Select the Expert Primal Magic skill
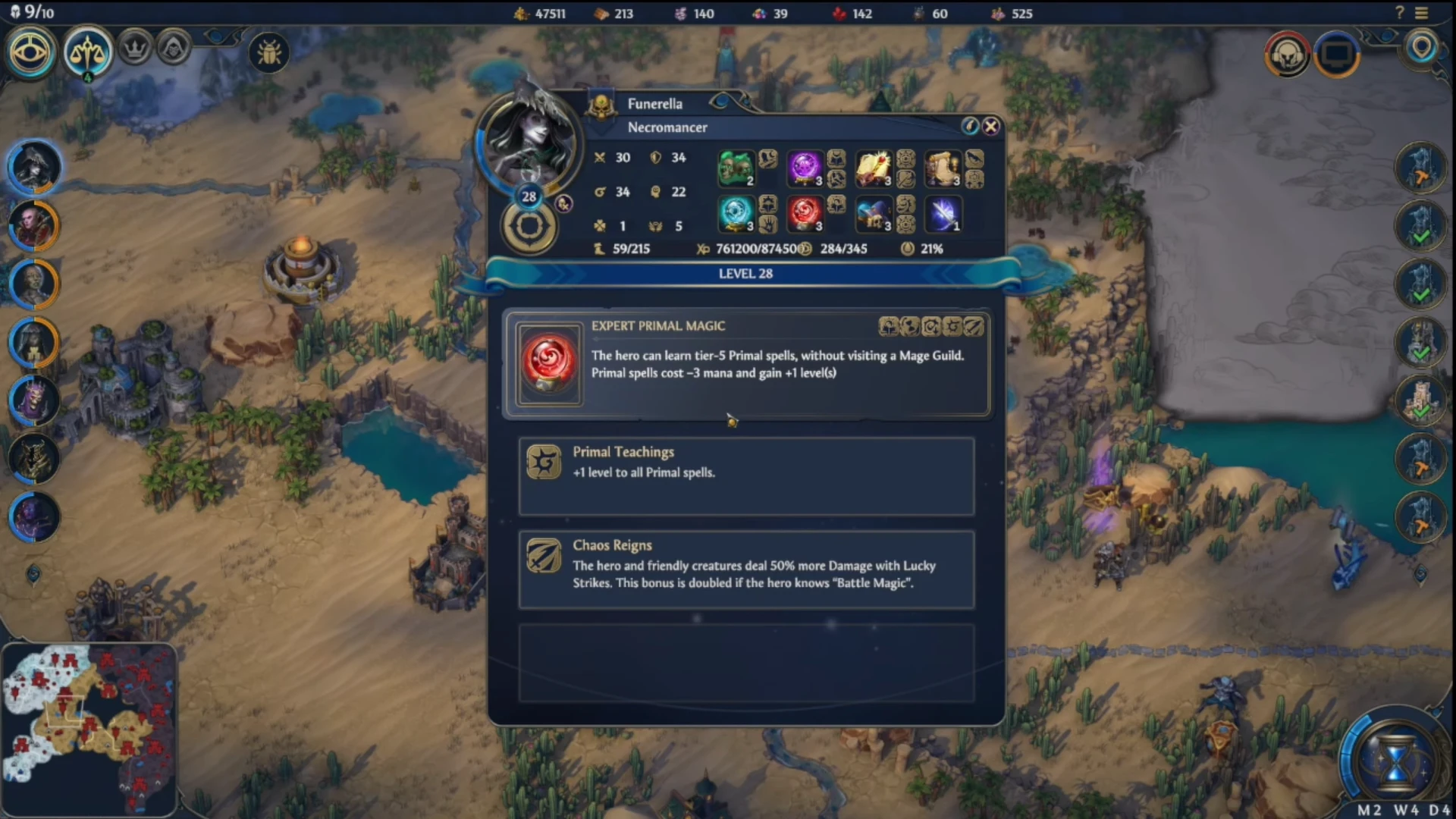Screen dimensions: 1456x819 click(x=747, y=364)
